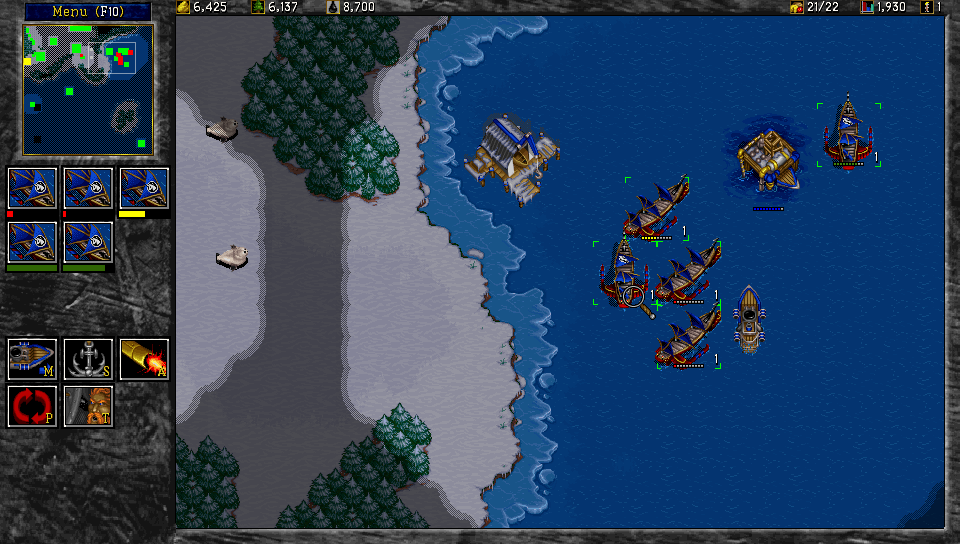Select ship portrait with yellow health bar

point(144,189)
